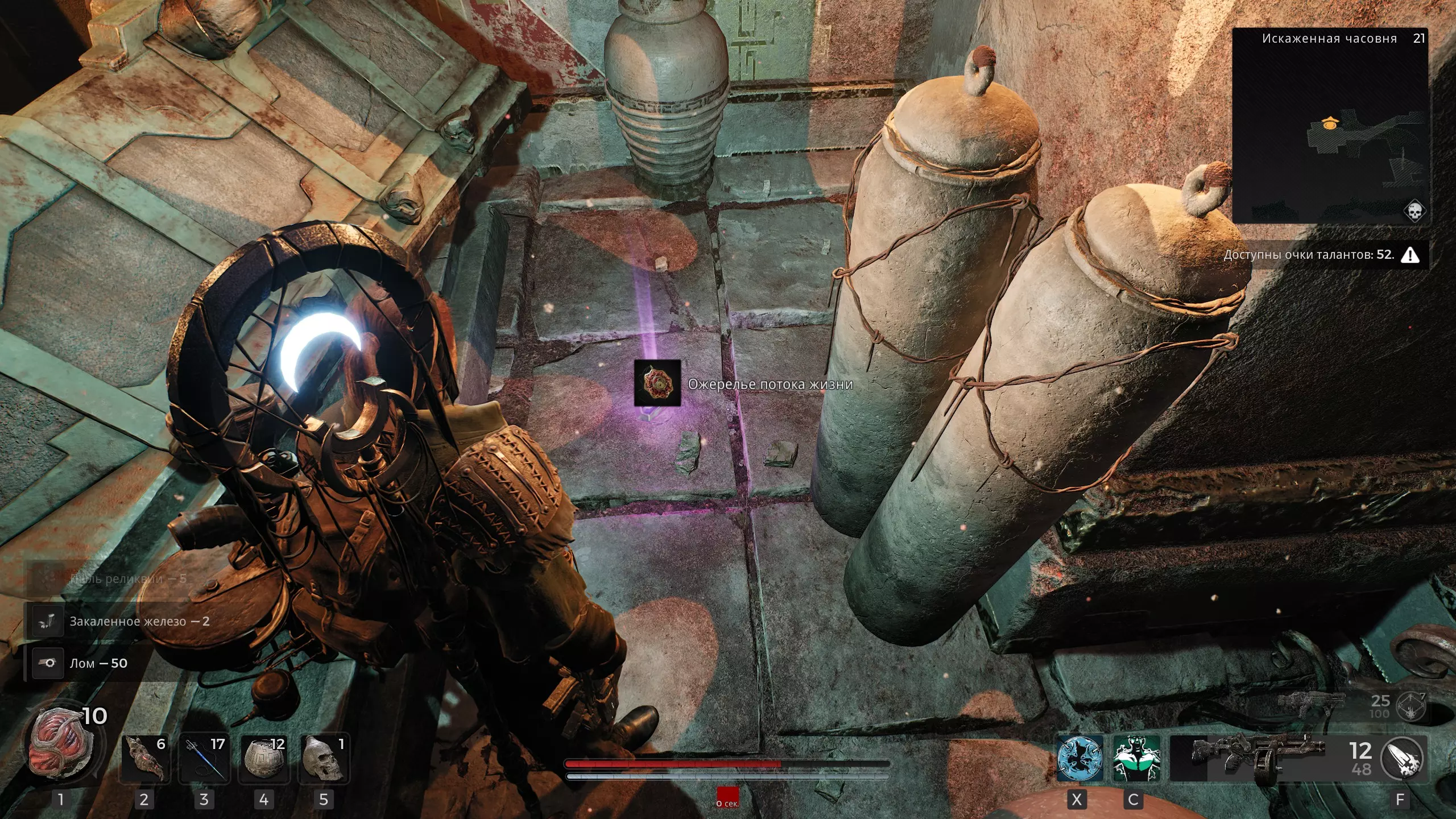Click the Закаленное железо loot notification
This screenshot has height=819, width=1456.
click(x=139, y=622)
